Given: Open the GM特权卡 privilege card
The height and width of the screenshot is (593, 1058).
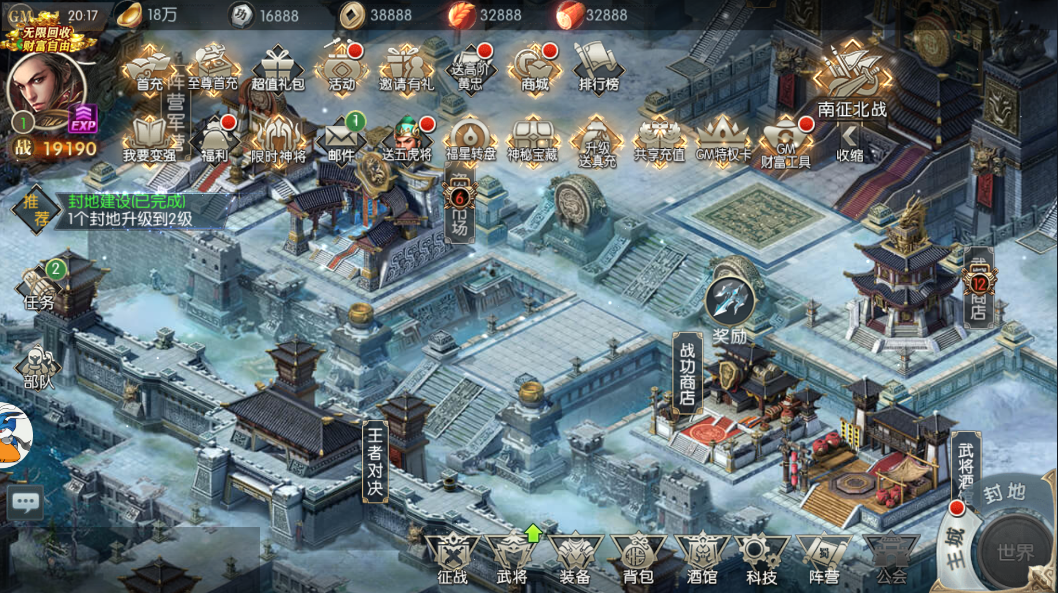Looking at the screenshot, I should point(723,139).
